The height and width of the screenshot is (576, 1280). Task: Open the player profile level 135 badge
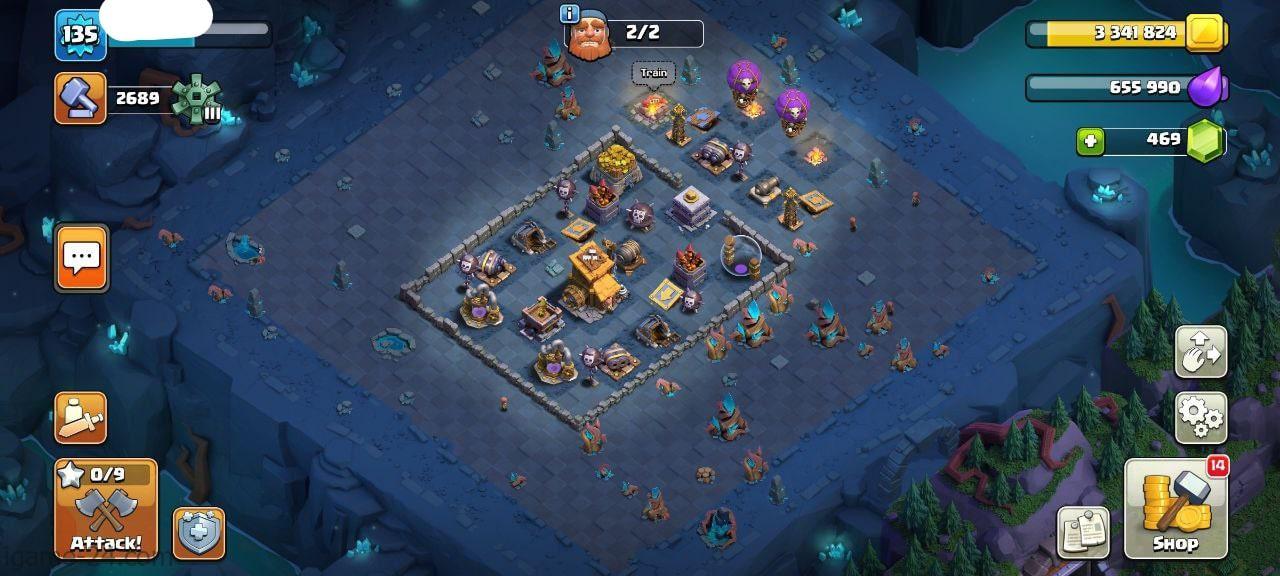80,35
